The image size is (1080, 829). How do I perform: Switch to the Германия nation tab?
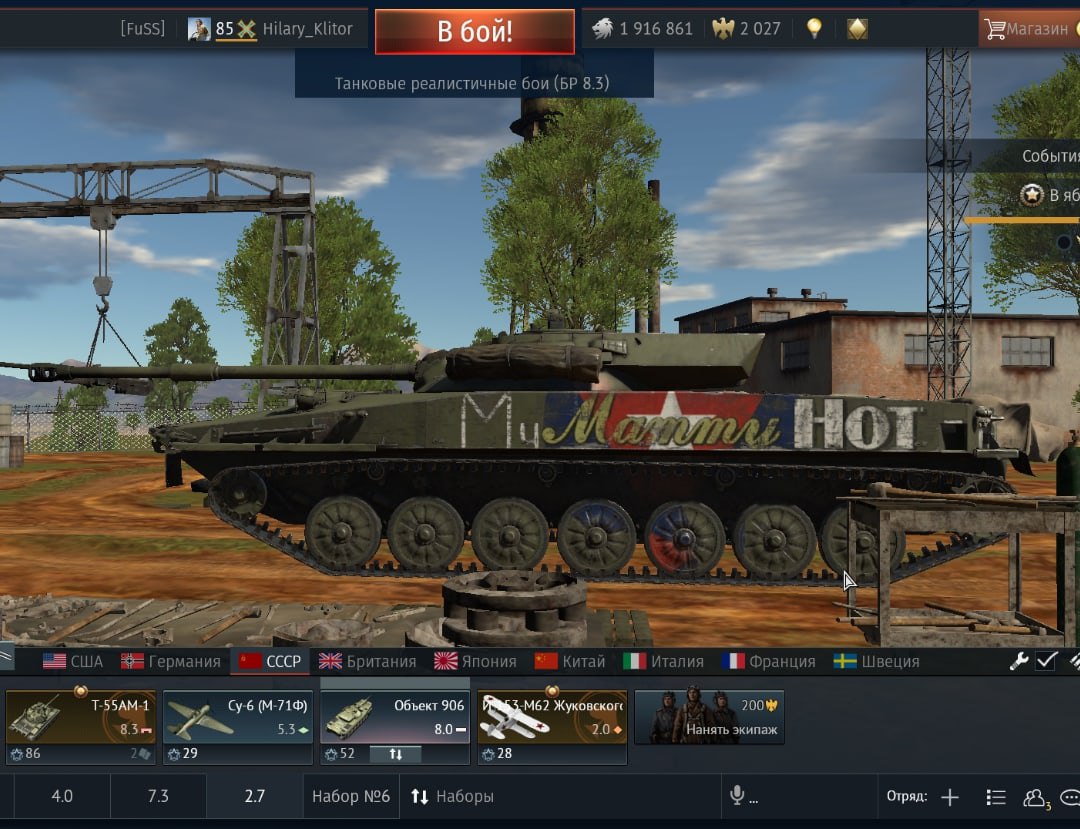[171, 661]
